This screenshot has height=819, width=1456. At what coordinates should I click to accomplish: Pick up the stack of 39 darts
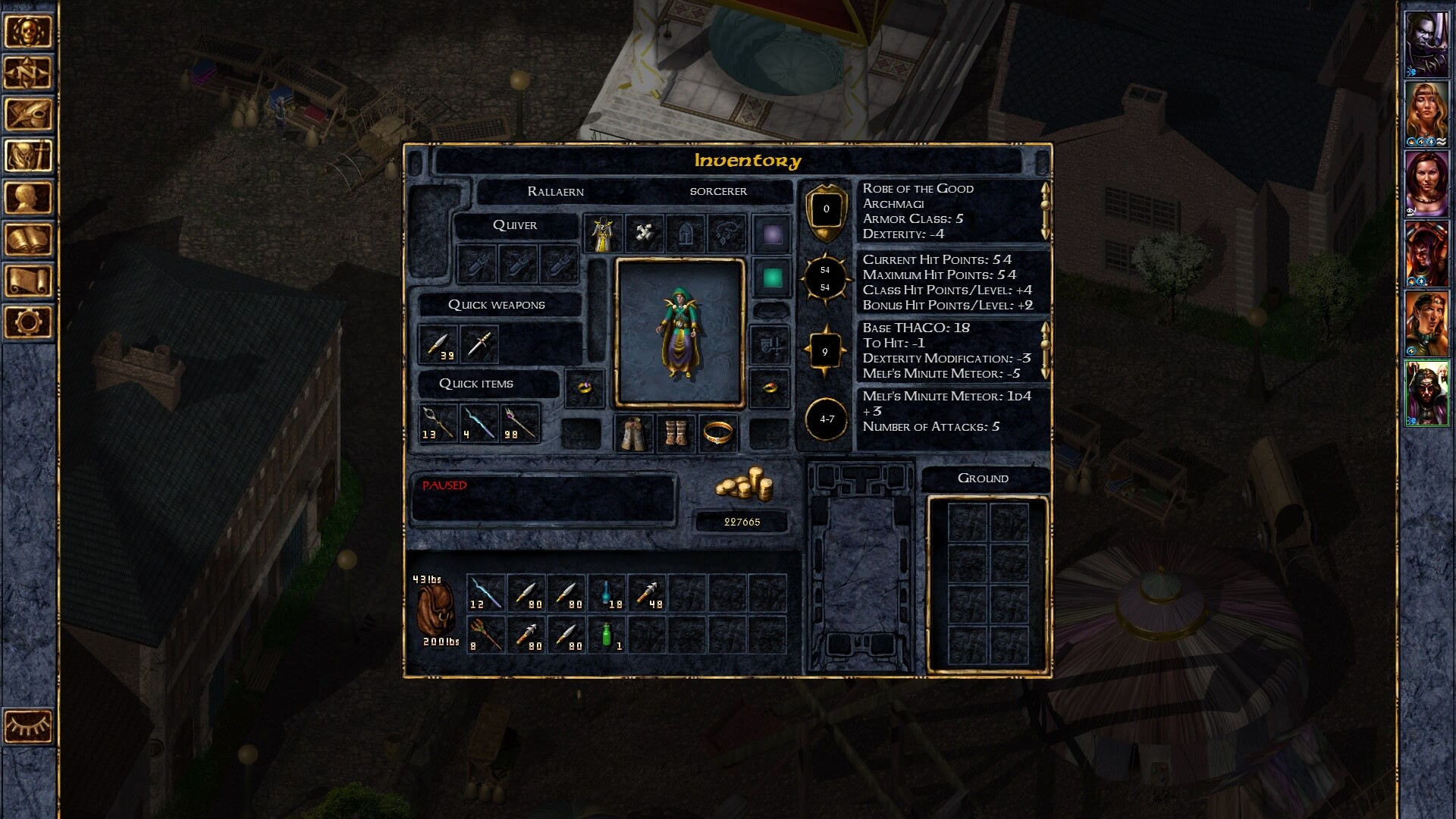pyautogui.click(x=438, y=344)
